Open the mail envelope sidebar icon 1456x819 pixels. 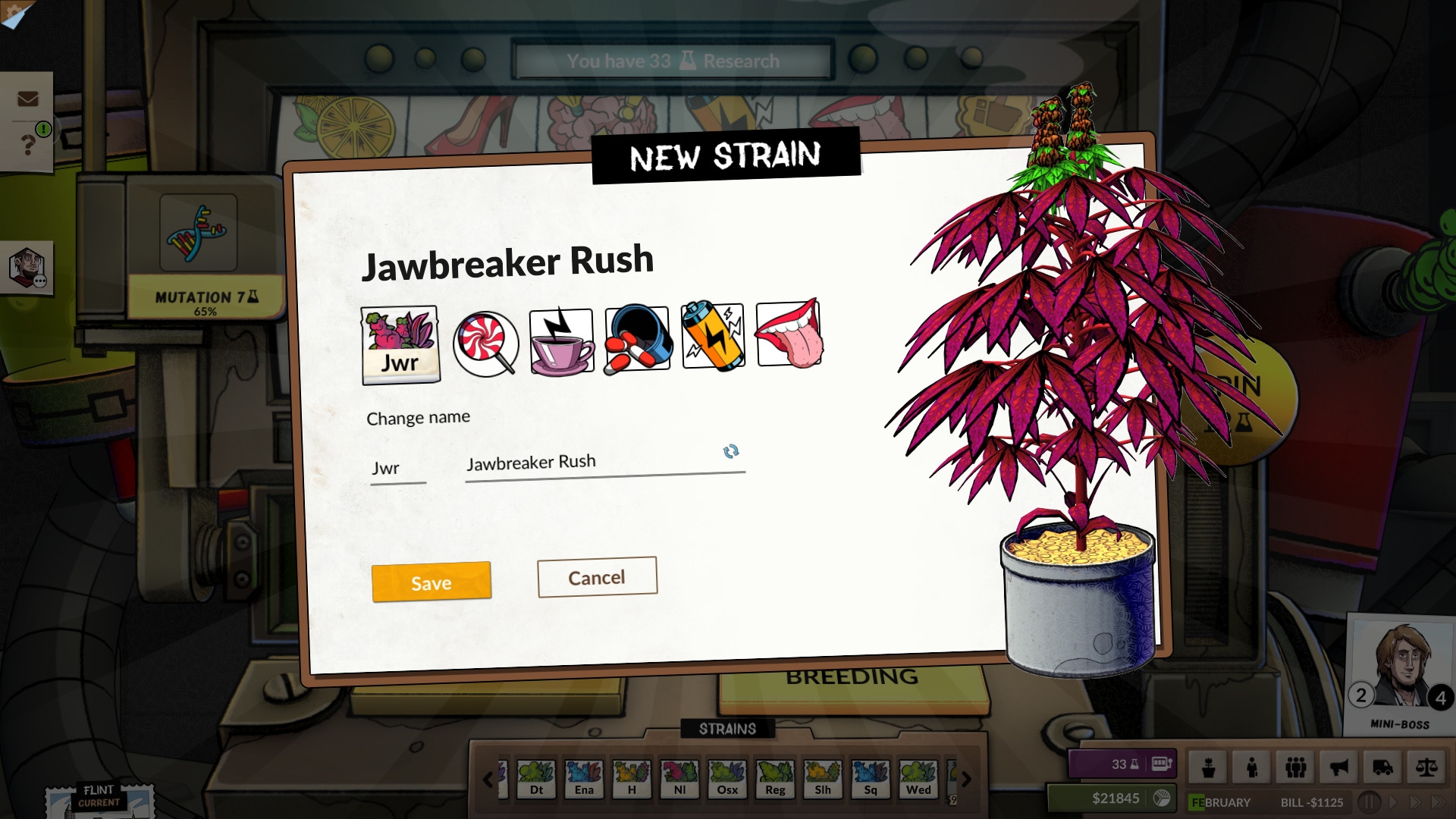tap(28, 98)
